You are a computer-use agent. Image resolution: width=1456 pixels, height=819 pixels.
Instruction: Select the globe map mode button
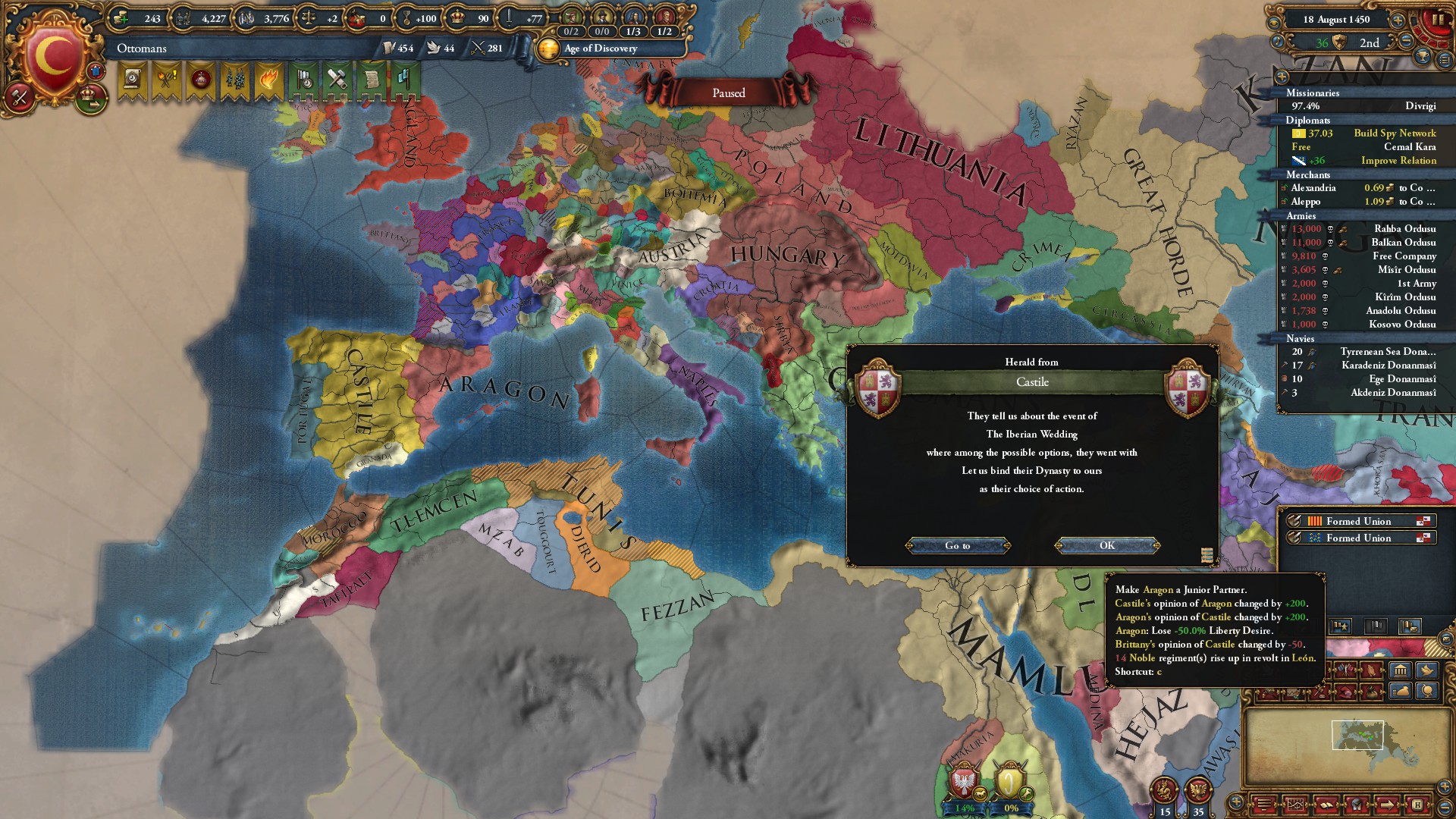click(1428, 691)
